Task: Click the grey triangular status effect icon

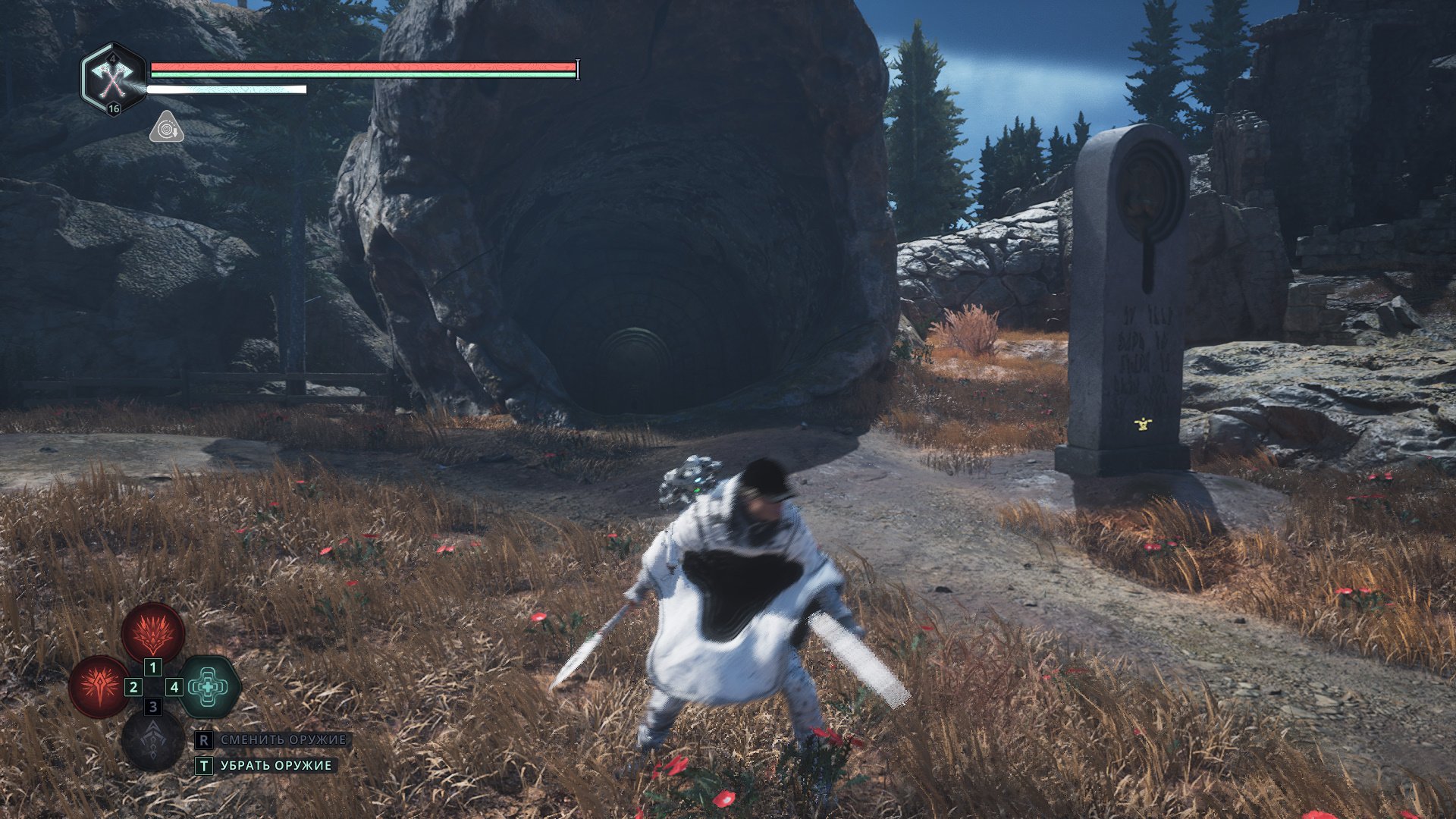Action: 167,127
